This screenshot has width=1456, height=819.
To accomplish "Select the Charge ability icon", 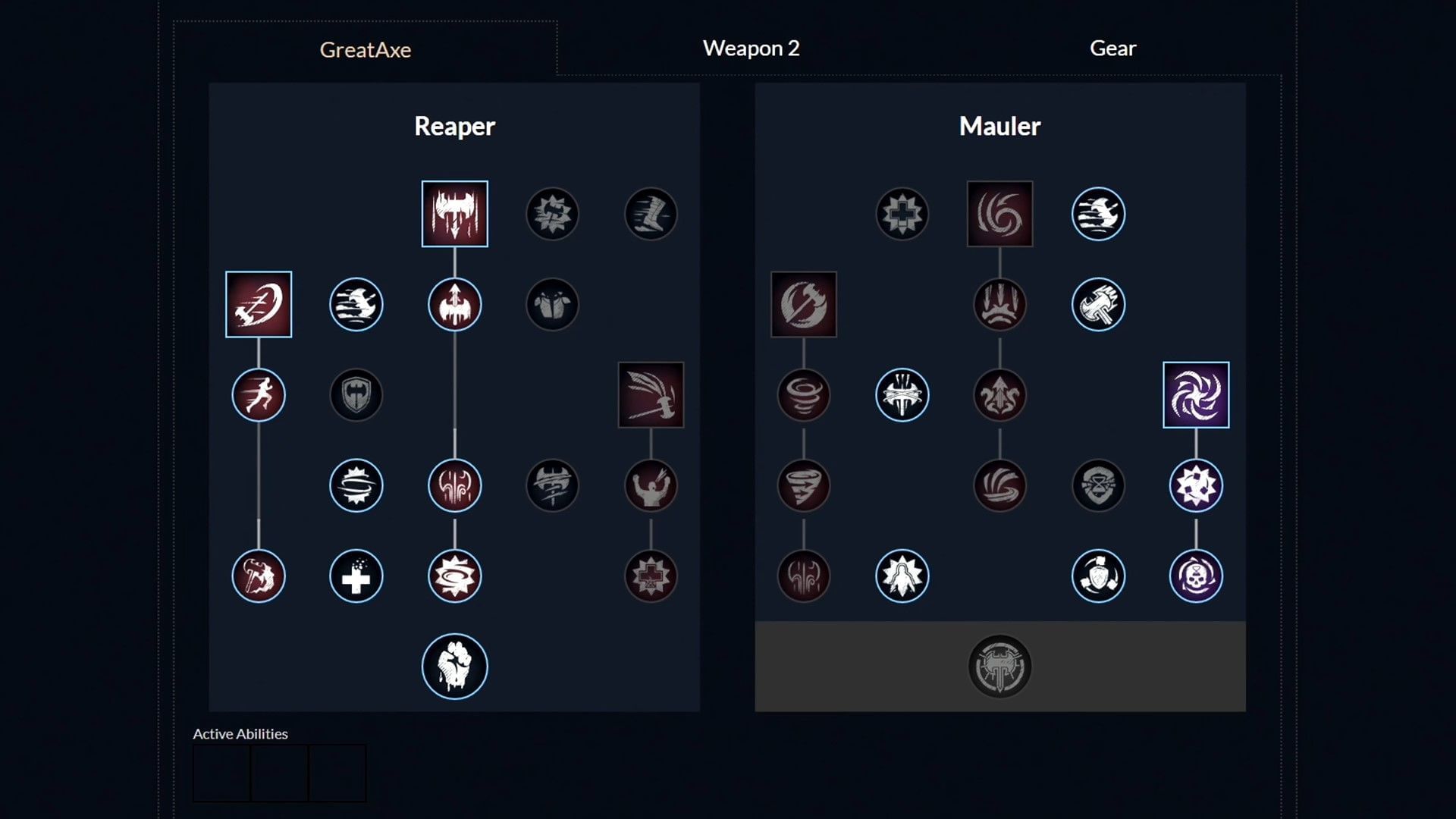I will click(259, 305).
